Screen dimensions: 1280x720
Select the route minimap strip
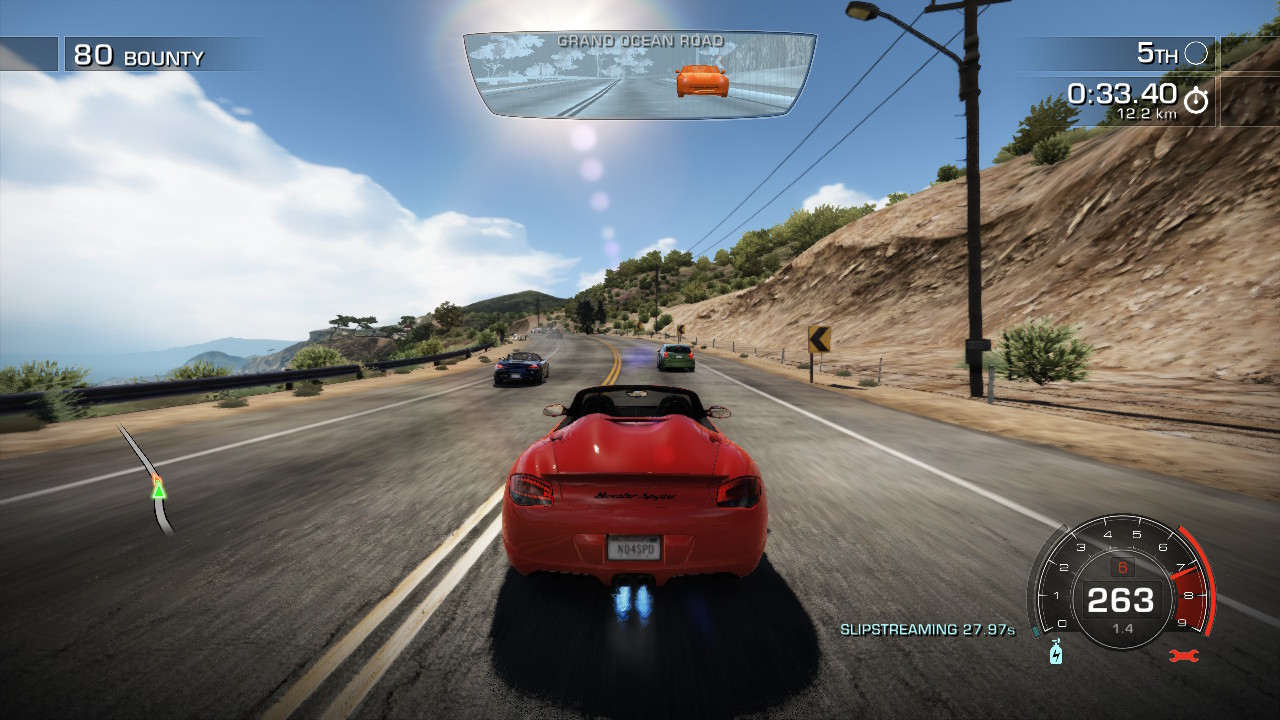[148, 480]
